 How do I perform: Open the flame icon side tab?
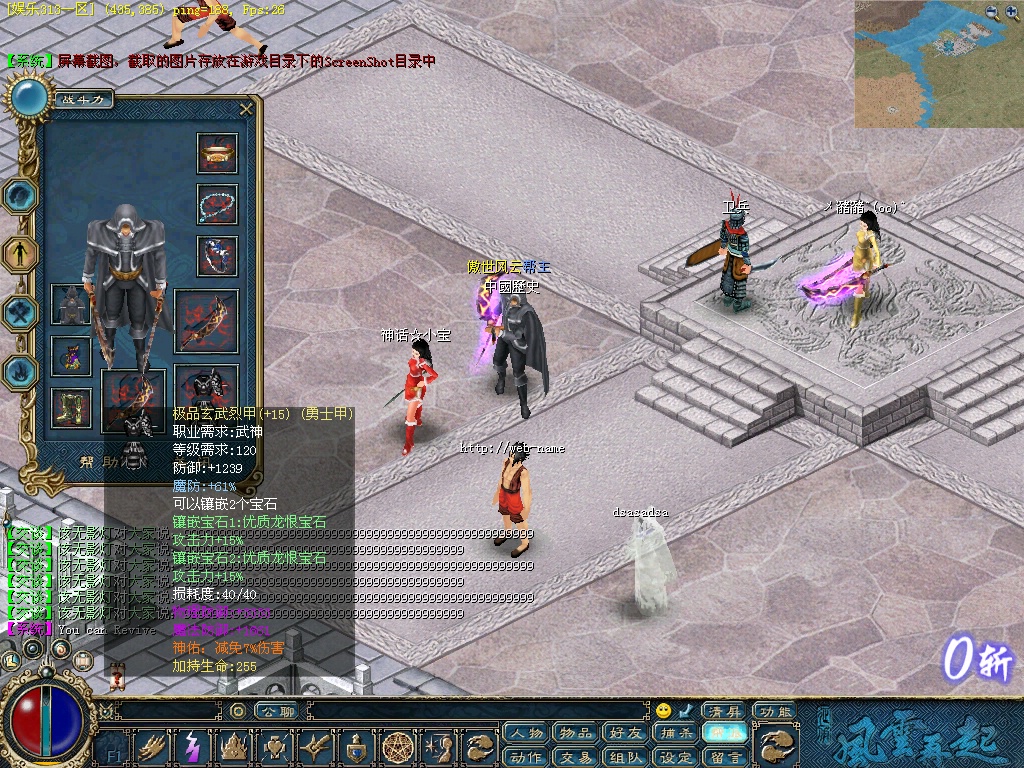[20, 371]
